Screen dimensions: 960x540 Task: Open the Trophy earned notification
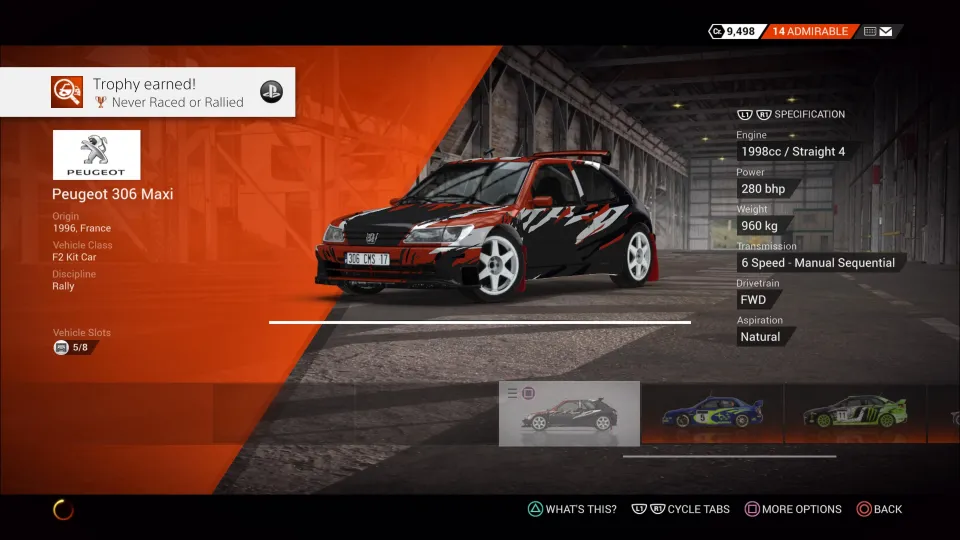pos(148,92)
